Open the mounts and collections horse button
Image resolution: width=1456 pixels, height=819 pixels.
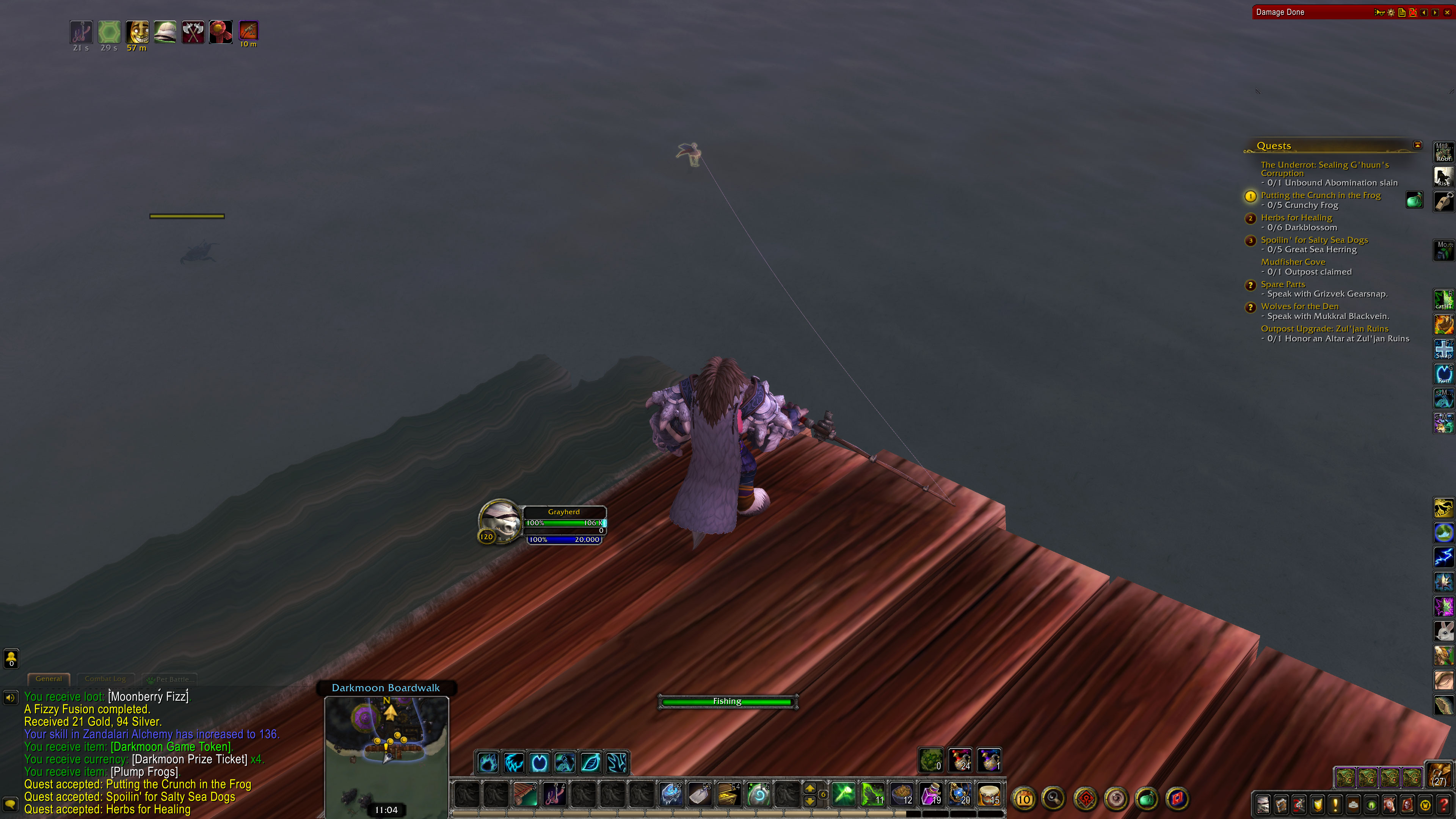1389,804
